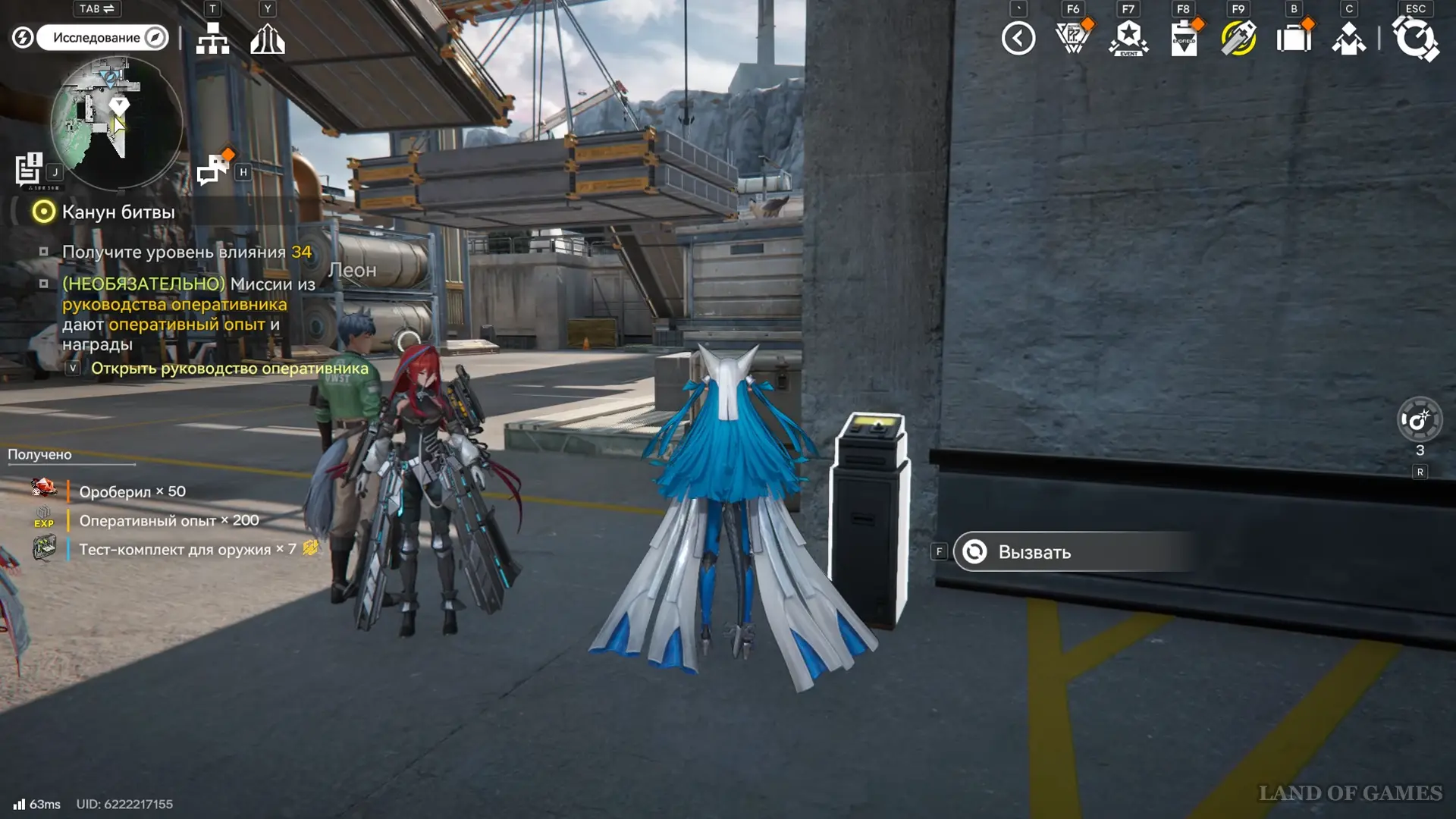Open the hierarchy tree diagram icon
The image size is (1456, 819).
coord(212,38)
